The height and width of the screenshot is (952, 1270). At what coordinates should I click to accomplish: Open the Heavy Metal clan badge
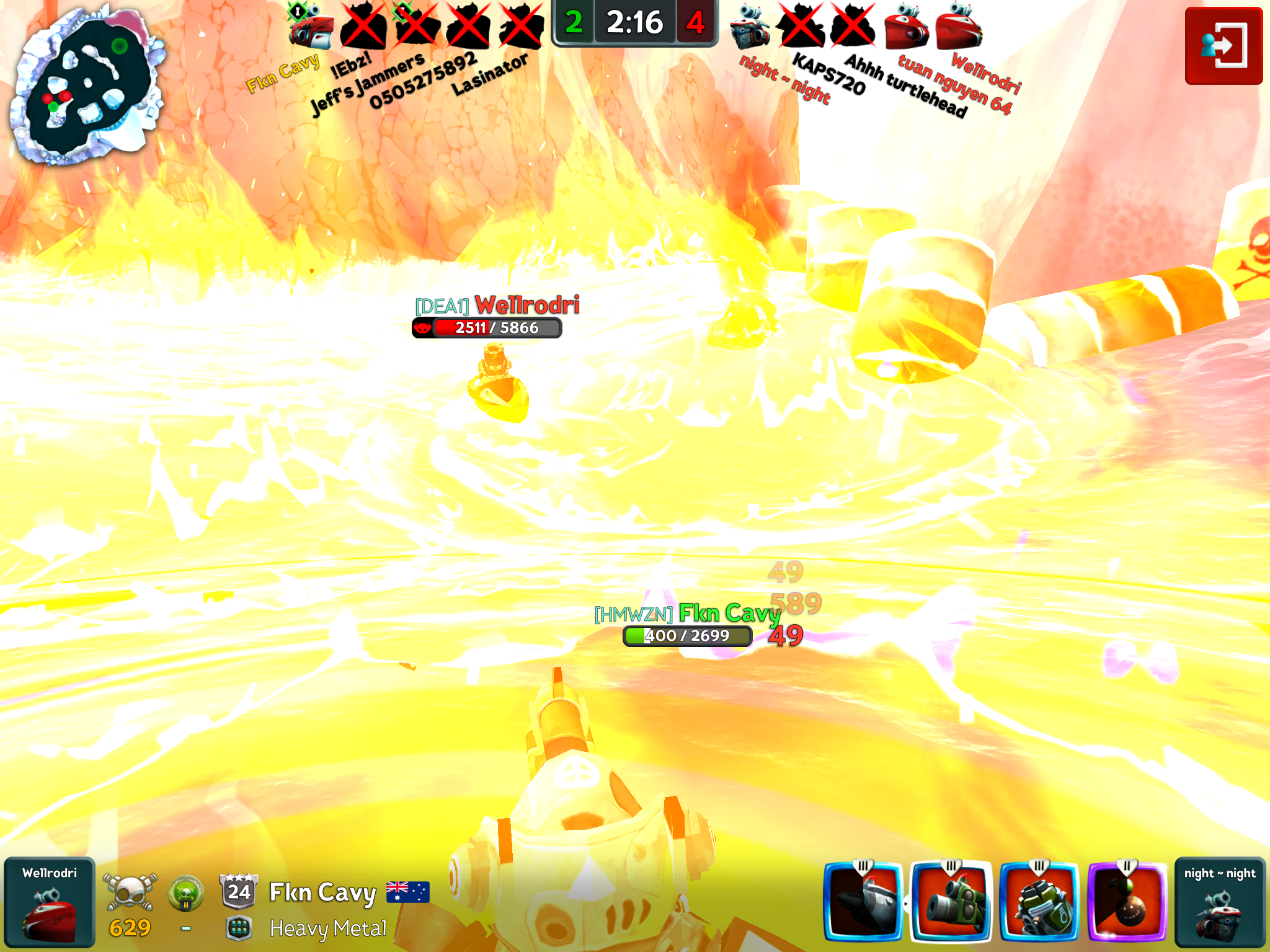(x=239, y=928)
